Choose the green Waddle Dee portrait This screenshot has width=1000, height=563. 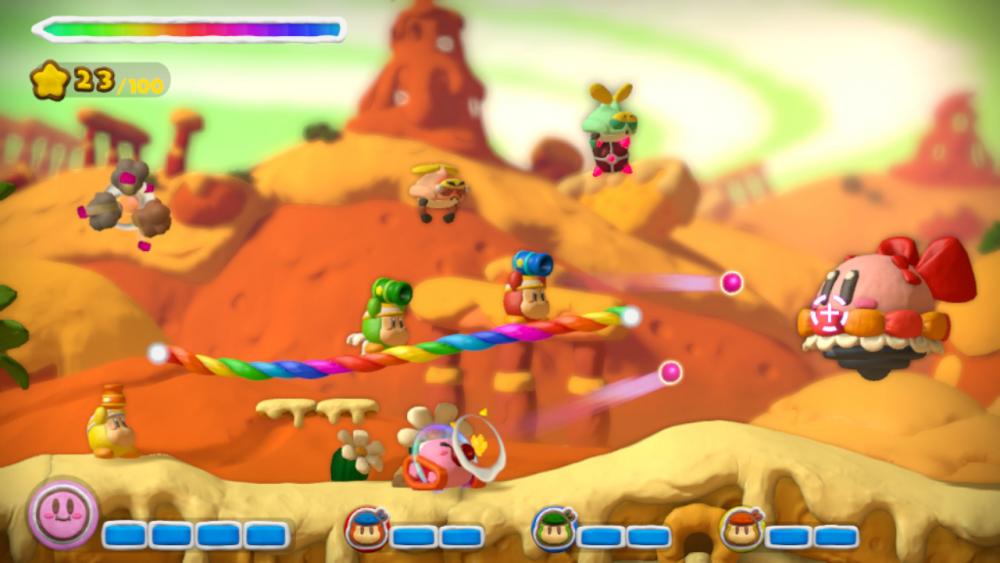551,529
